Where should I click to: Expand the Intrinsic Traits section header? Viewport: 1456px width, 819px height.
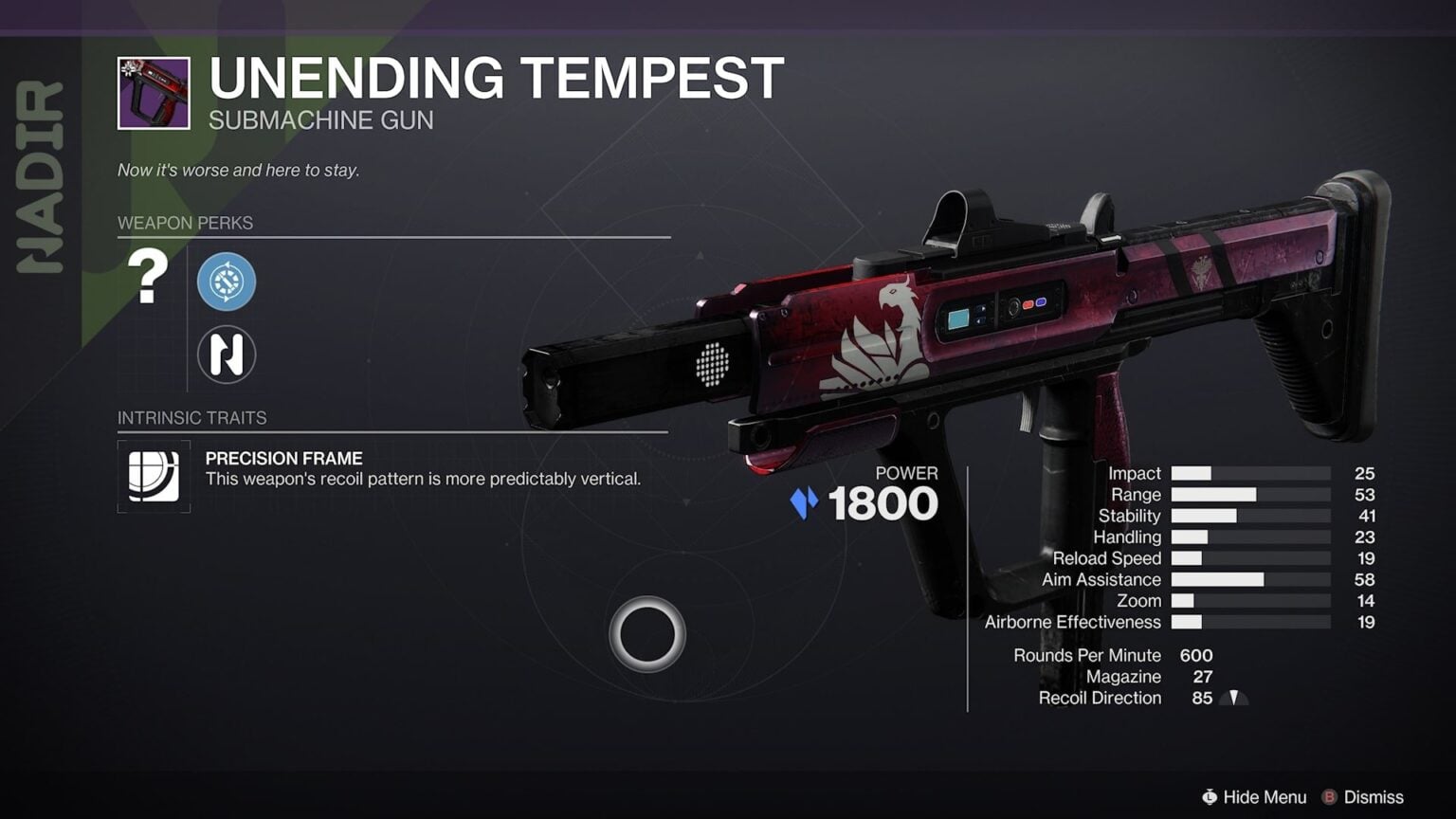coord(192,418)
